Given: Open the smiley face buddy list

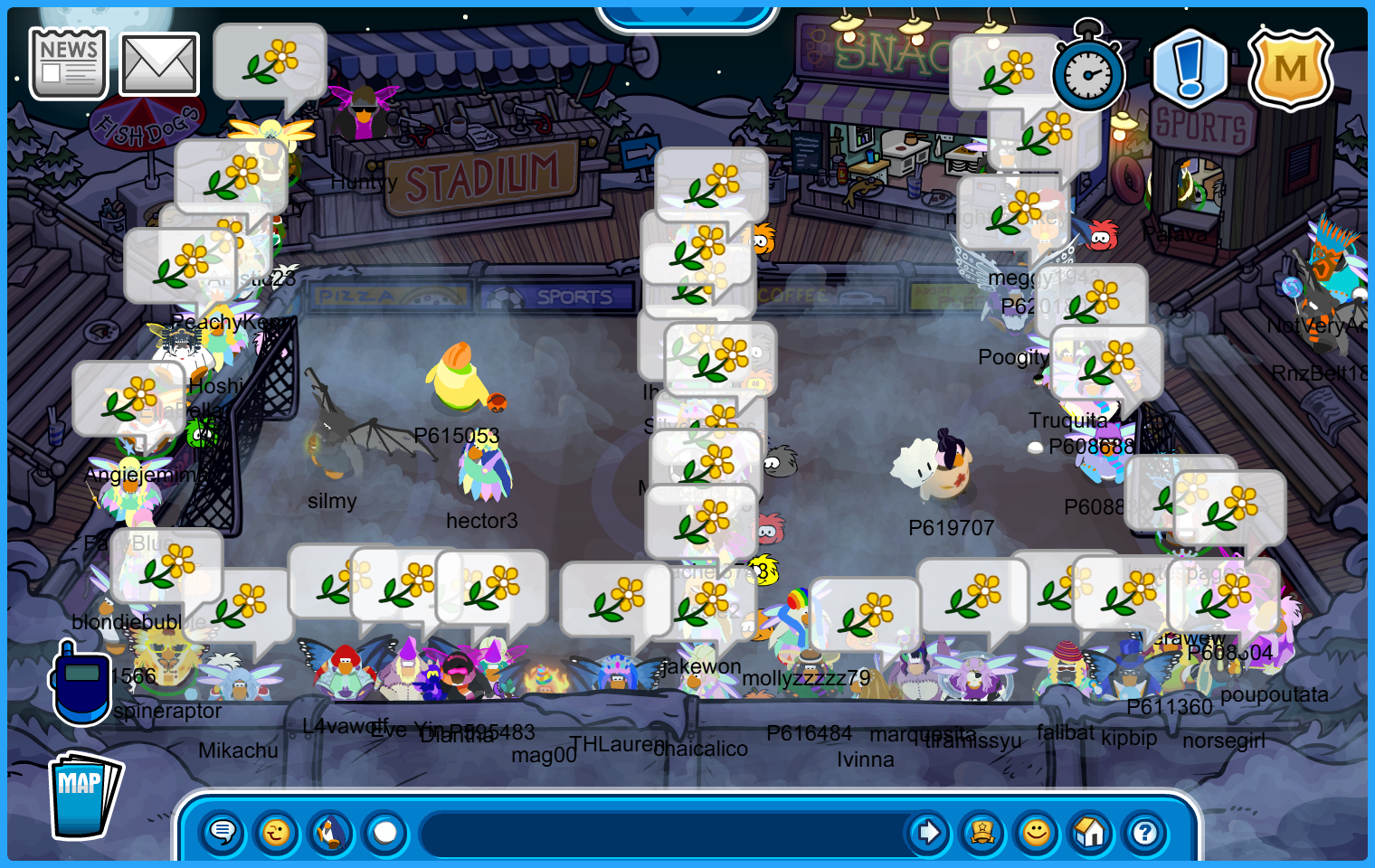Looking at the screenshot, I should pyautogui.click(x=1037, y=832).
